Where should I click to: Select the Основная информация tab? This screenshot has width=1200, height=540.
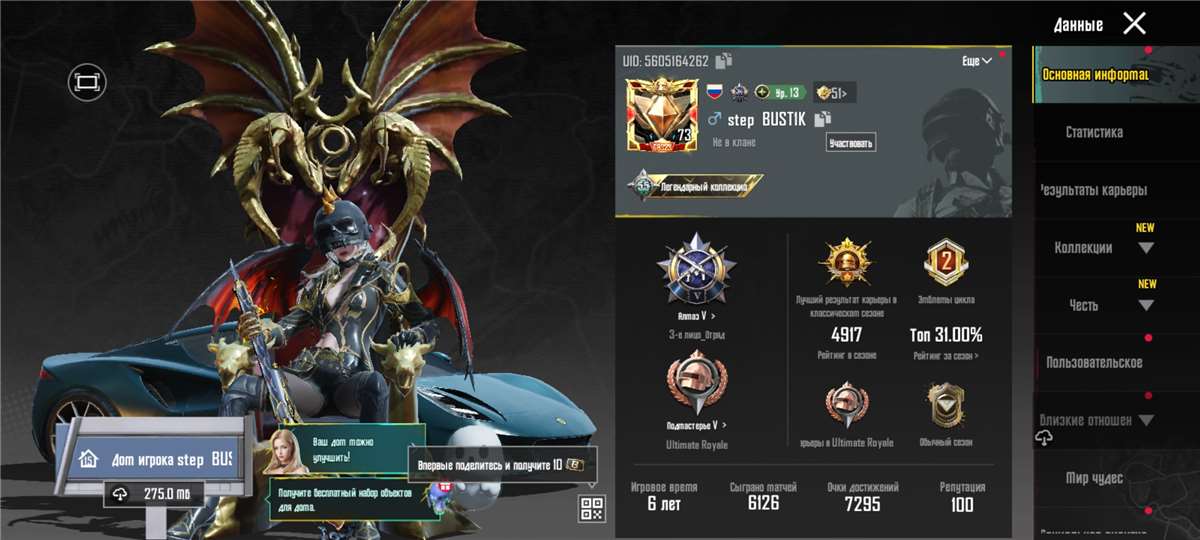point(1094,74)
